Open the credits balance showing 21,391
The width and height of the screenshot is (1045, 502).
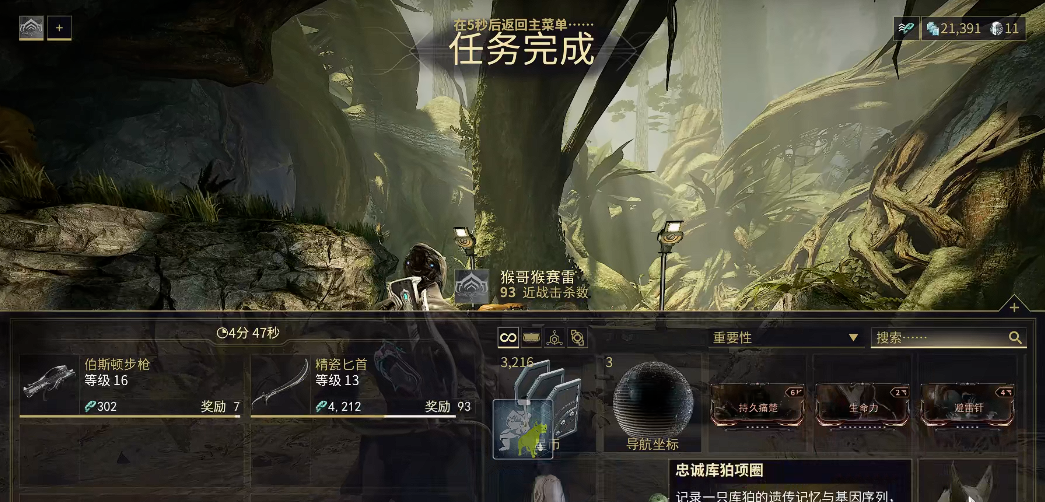[954, 28]
